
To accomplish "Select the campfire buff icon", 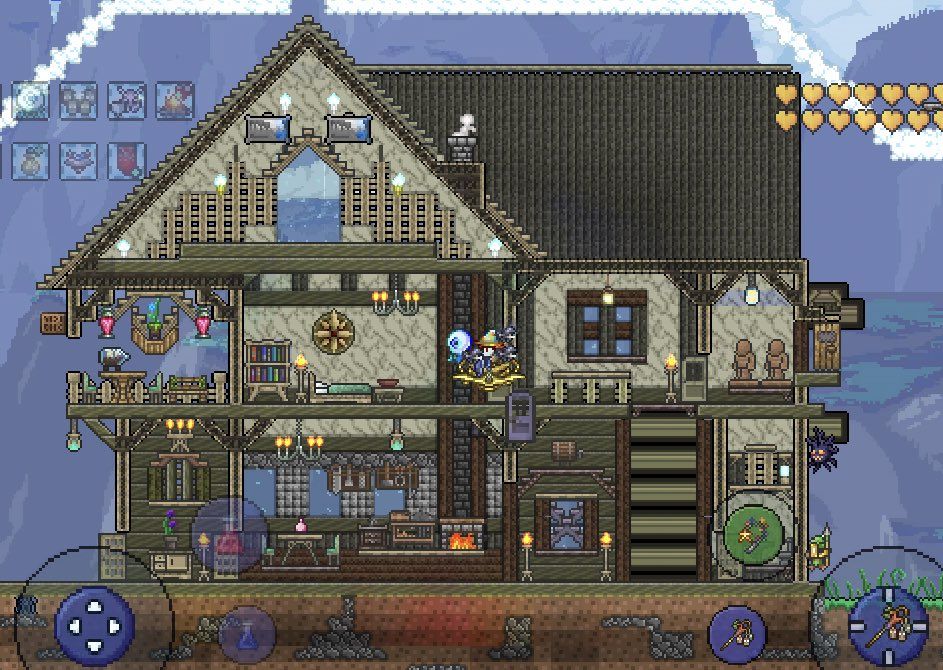I will pyautogui.click(x=175, y=101).
